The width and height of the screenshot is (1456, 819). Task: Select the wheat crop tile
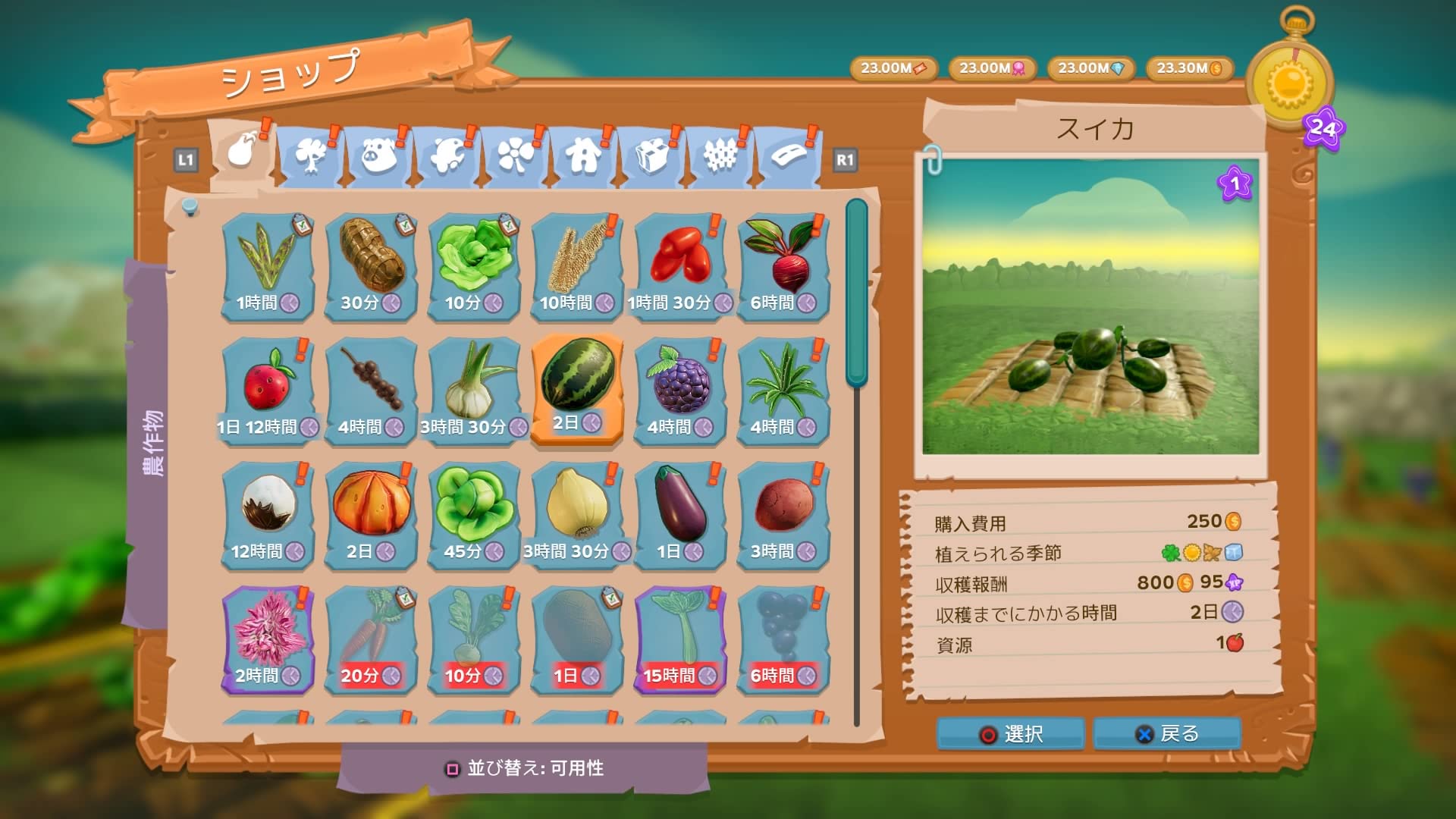(577, 265)
